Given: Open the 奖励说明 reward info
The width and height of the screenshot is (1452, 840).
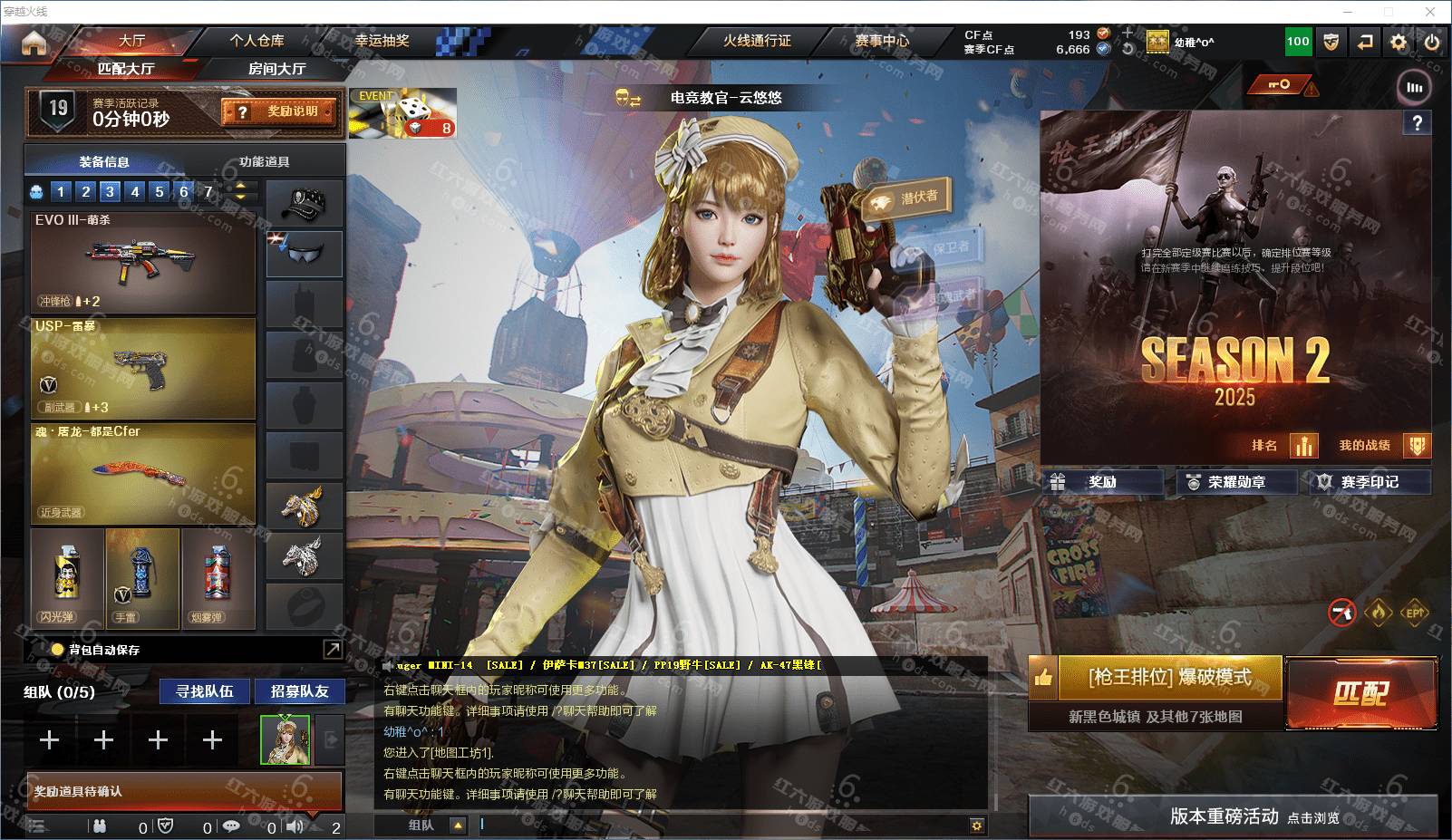Looking at the screenshot, I should [279, 111].
